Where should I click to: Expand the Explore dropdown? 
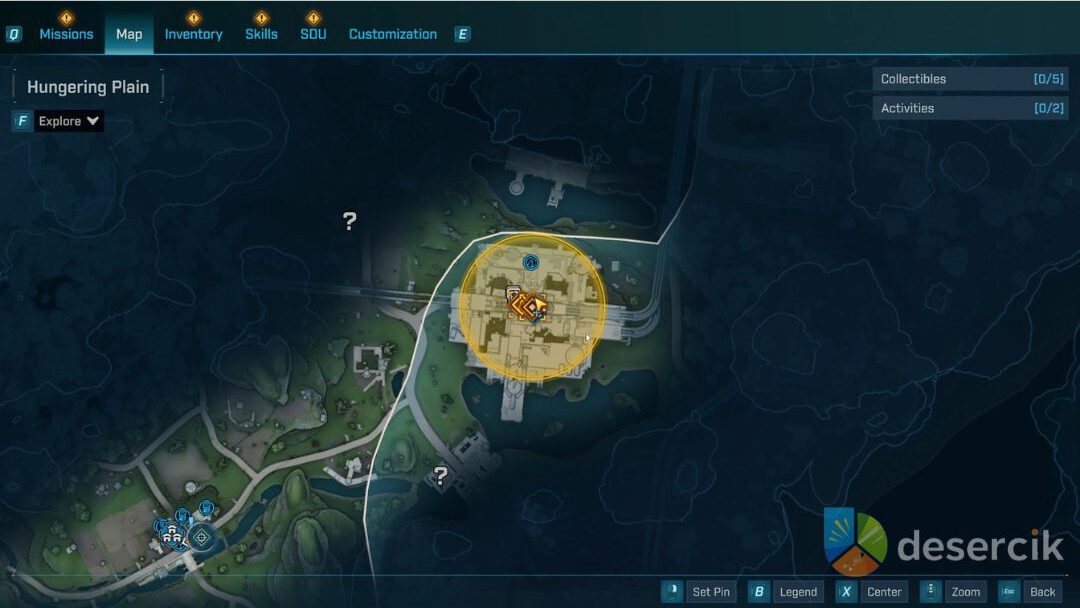tap(69, 121)
